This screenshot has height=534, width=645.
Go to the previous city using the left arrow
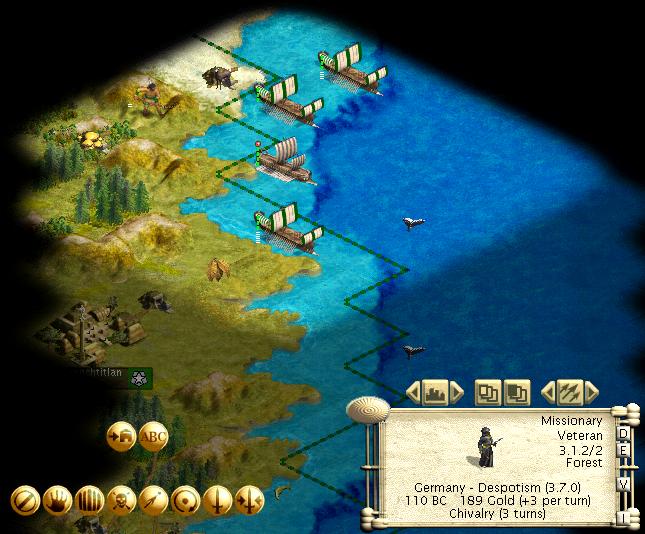point(412,390)
